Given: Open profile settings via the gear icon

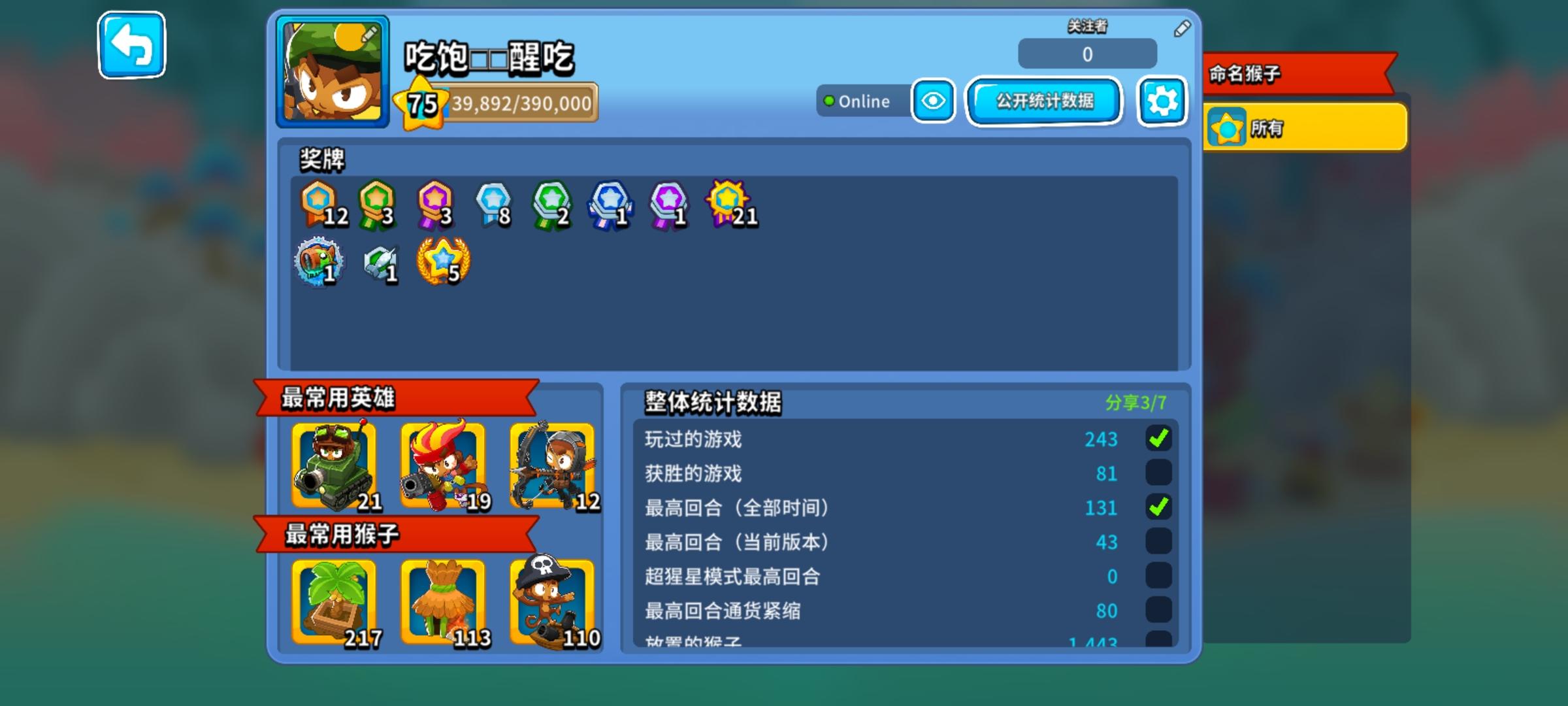Looking at the screenshot, I should coord(1162,101).
